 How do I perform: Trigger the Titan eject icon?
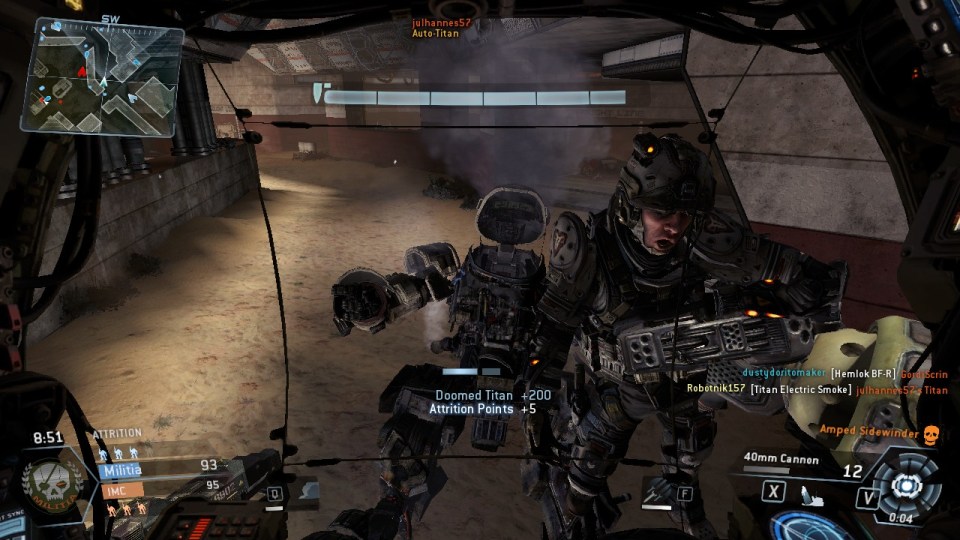point(809,493)
